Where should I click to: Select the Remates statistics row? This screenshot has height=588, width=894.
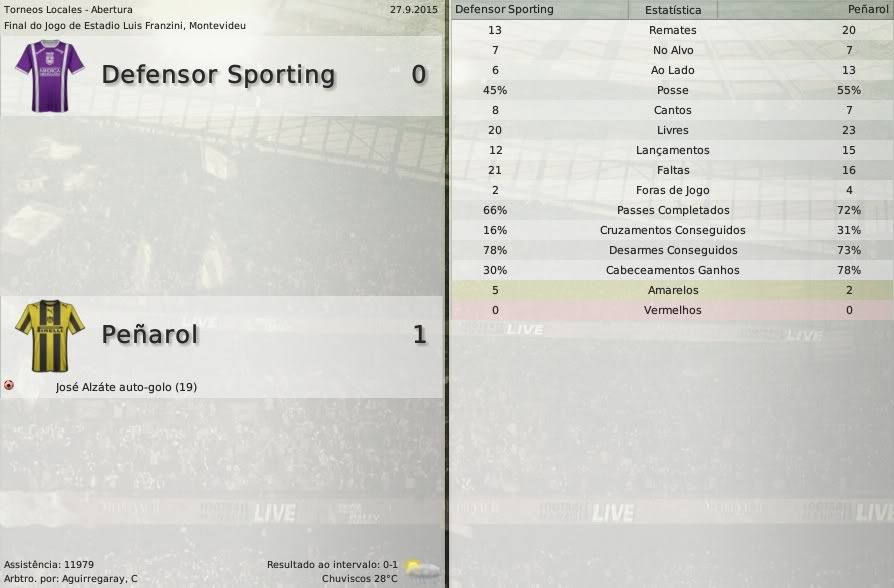point(672,30)
